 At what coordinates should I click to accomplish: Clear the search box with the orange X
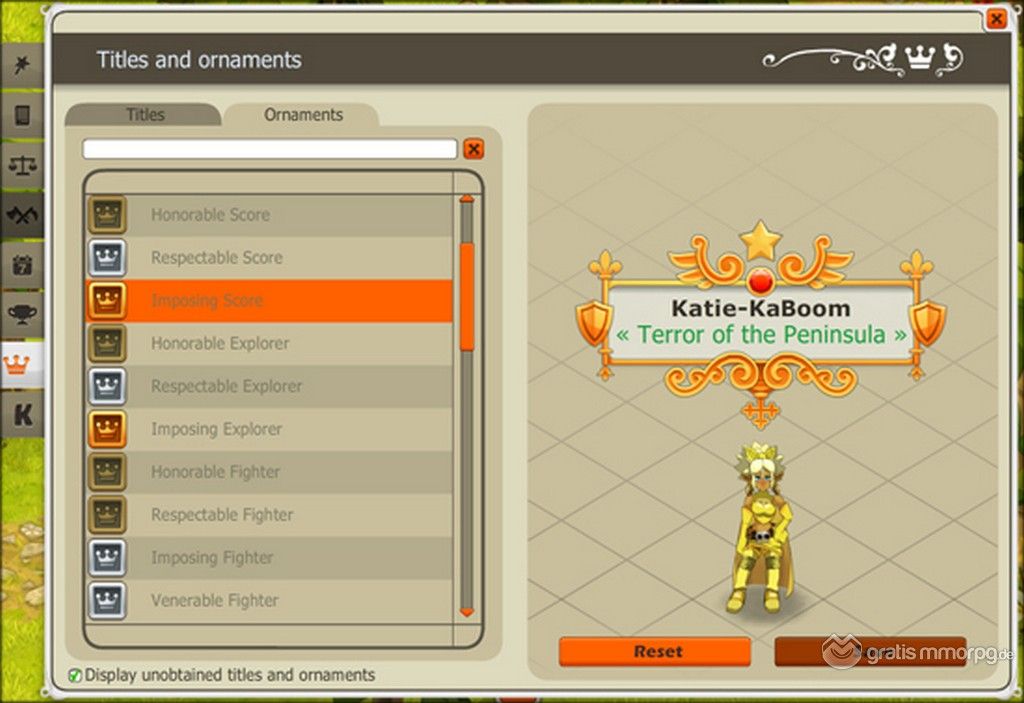474,149
